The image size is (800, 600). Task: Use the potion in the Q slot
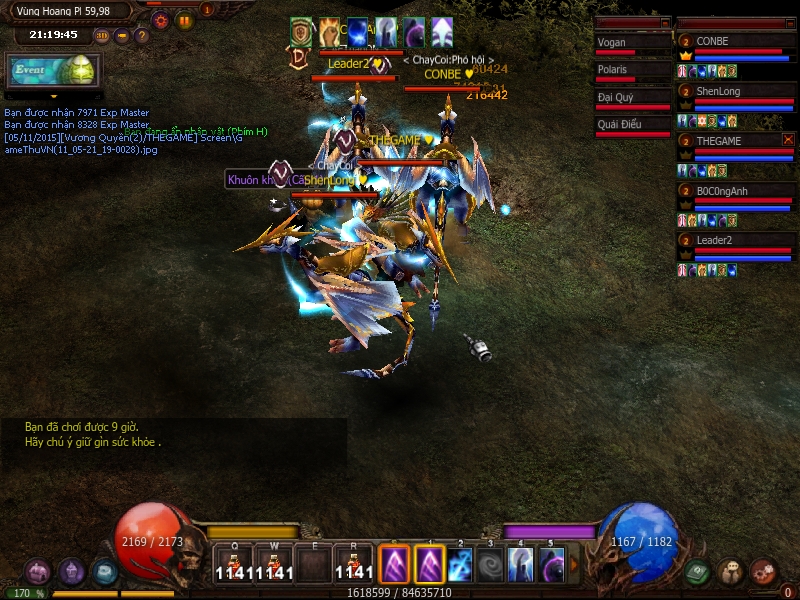tap(237, 564)
